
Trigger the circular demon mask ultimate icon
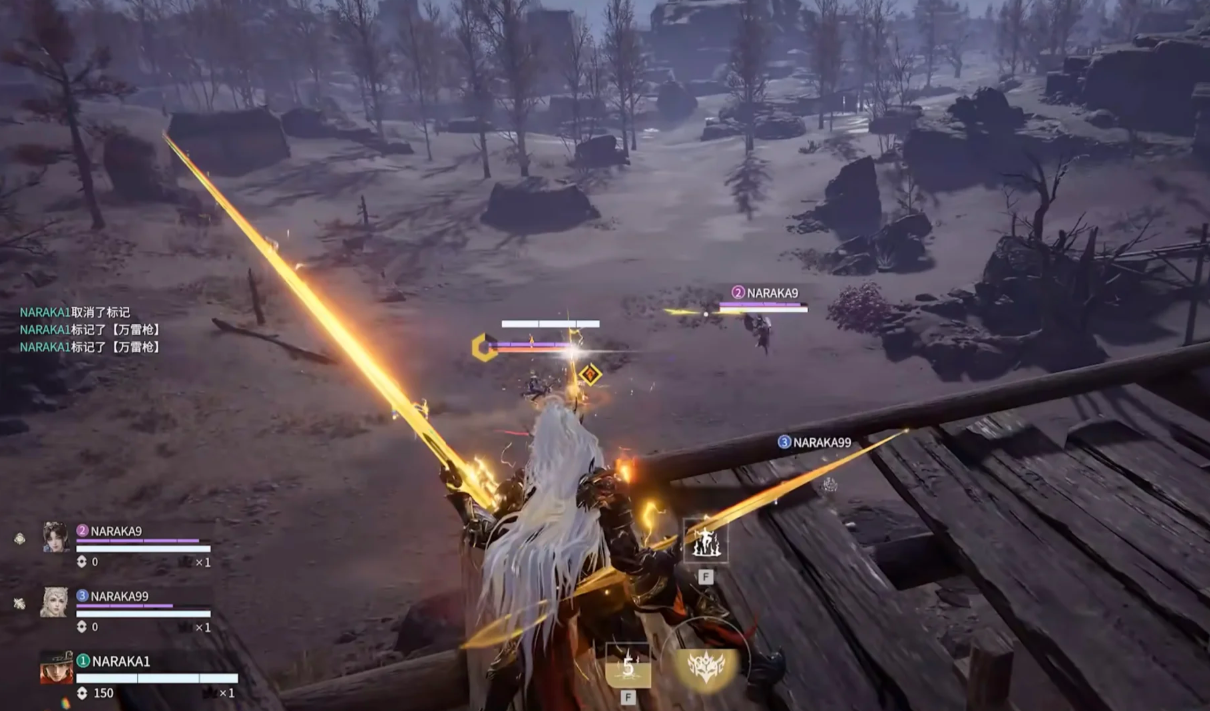click(705, 665)
